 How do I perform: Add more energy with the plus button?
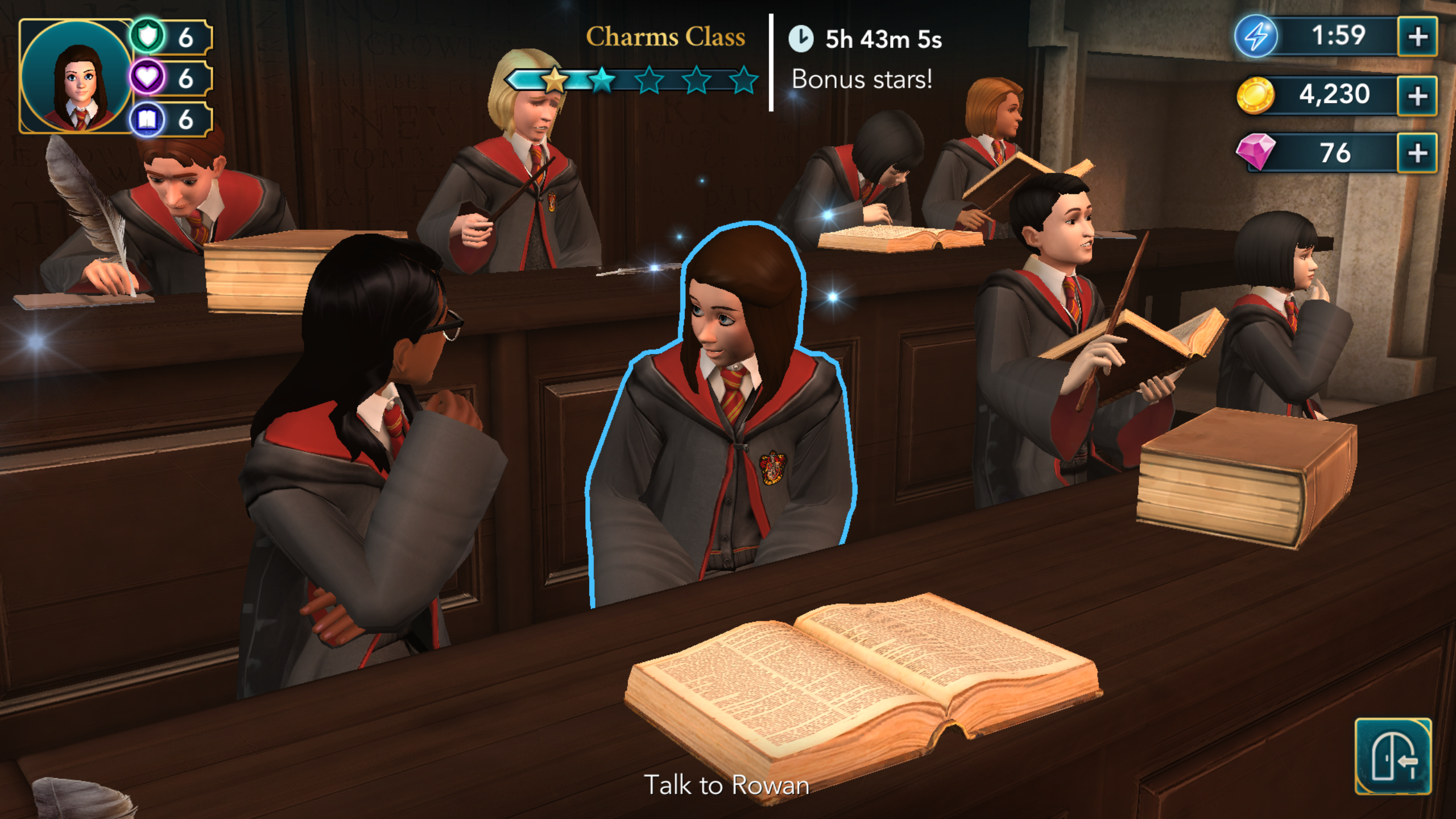click(x=1417, y=37)
